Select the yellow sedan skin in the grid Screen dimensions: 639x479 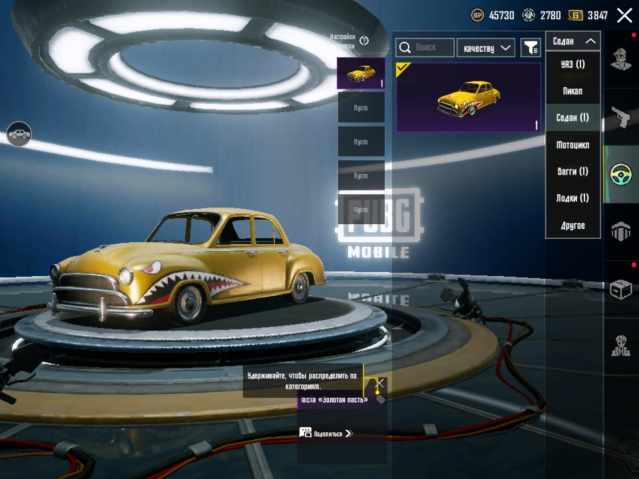pyautogui.click(x=469, y=98)
